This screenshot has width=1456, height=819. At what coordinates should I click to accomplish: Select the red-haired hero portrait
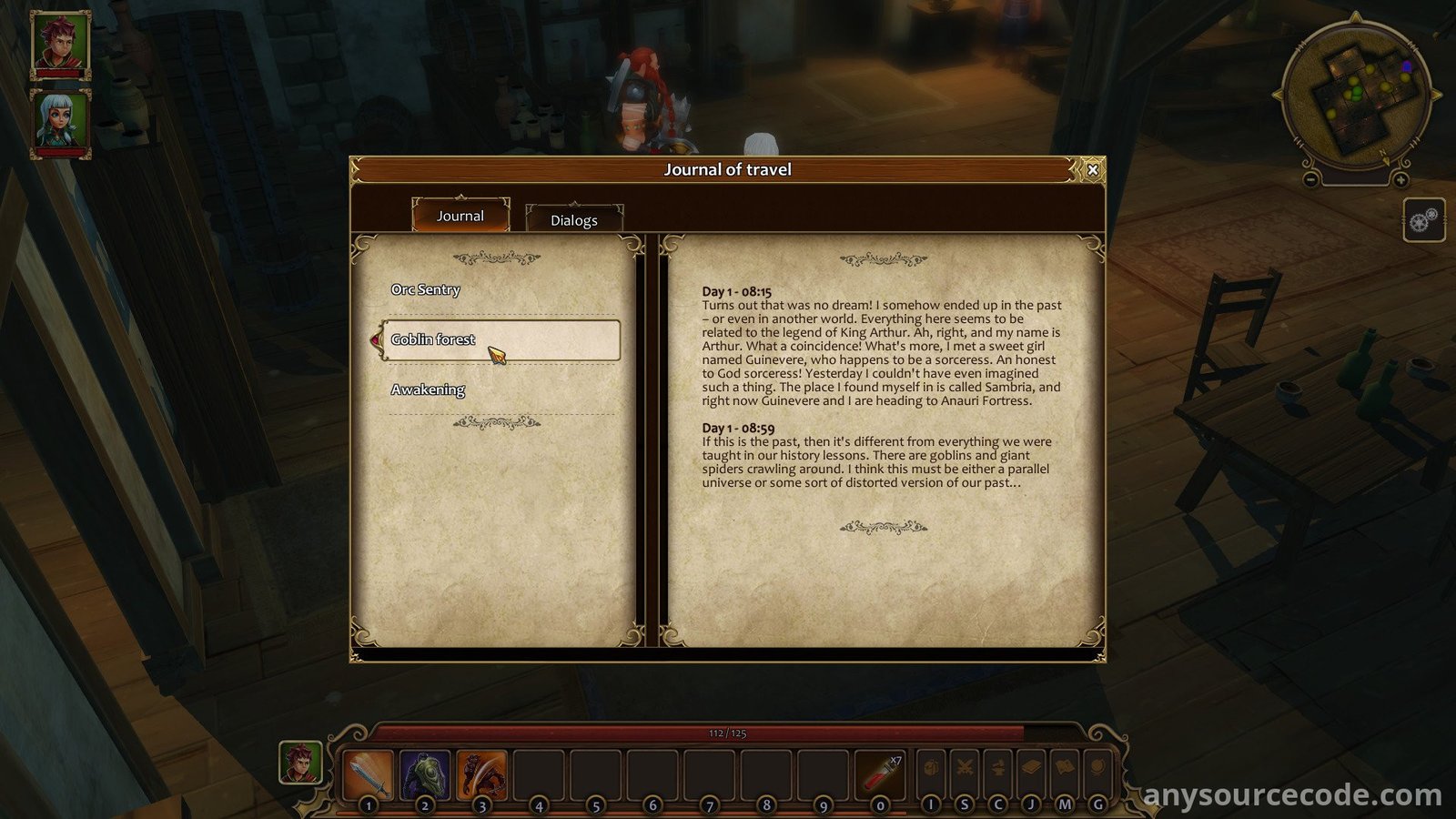[61, 44]
